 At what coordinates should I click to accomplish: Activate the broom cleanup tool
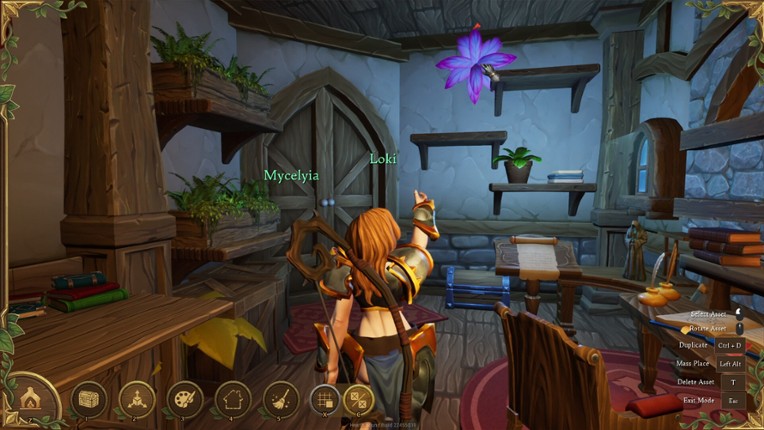click(281, 400)
